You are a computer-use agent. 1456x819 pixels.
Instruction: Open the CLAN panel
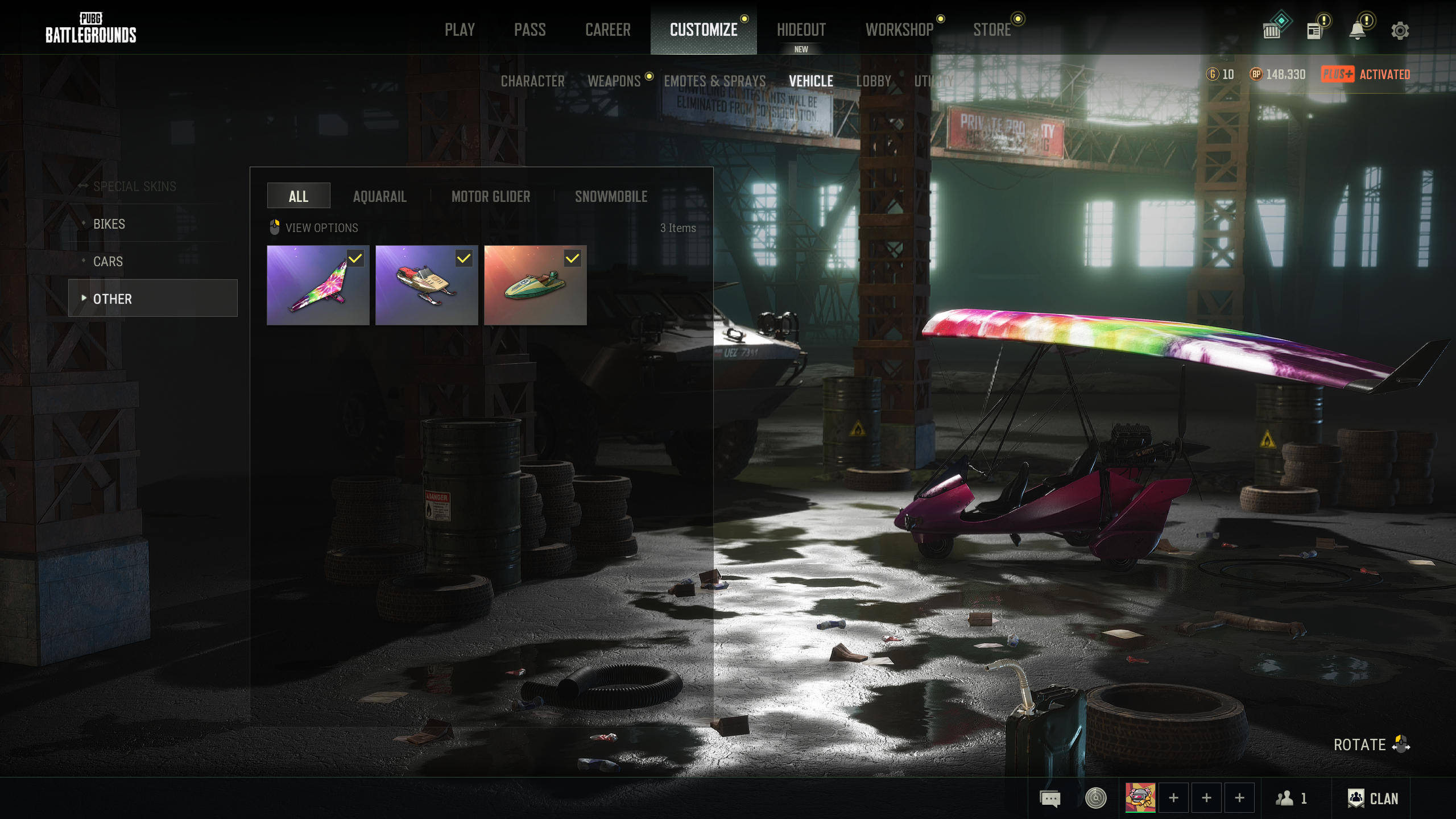tap(1373, 799)
